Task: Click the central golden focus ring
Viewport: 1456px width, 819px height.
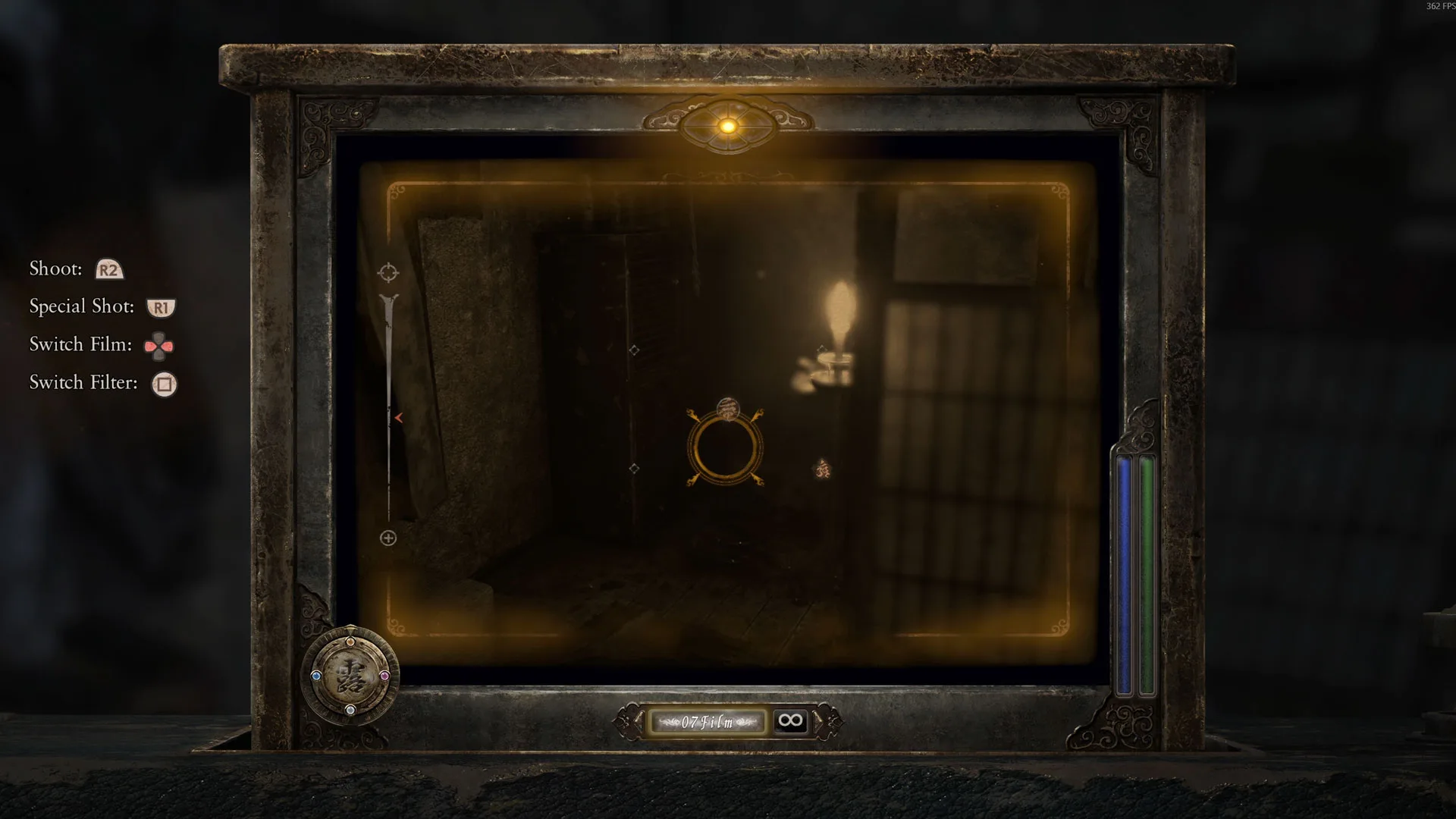Action: click(725, 448)
